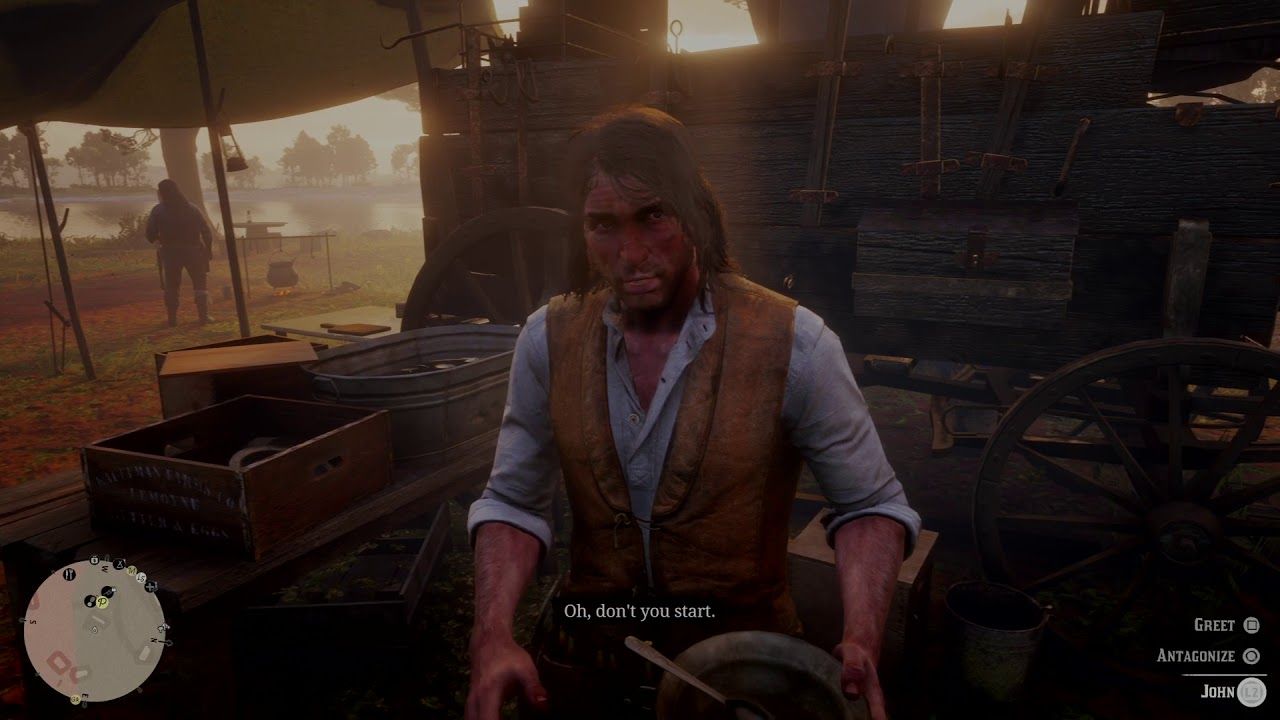Click the square button icon next to Greet
Viewport: 1280px width, 720px height.
[1251, 625]
